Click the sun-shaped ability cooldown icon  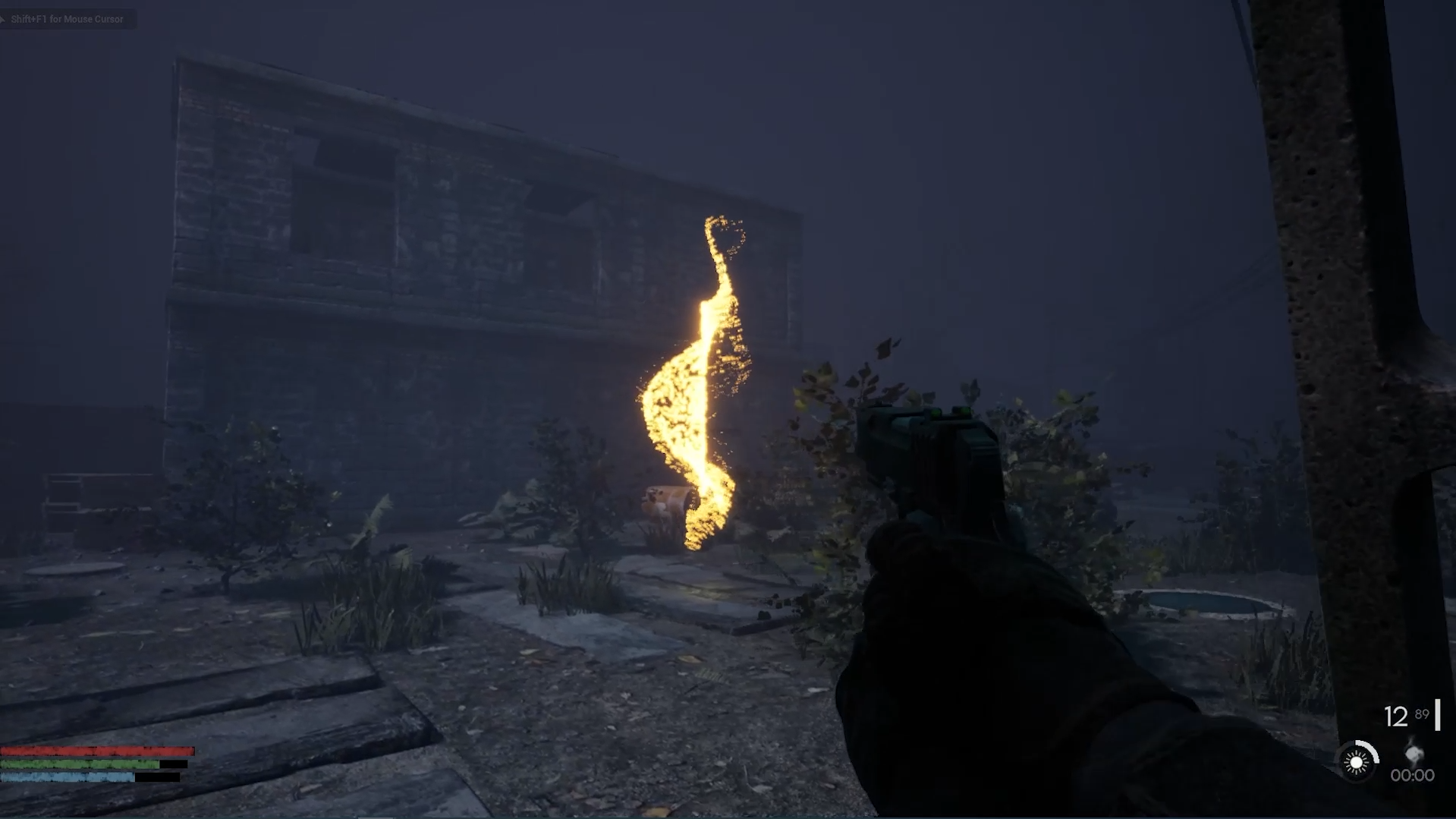click(1355, 762)
